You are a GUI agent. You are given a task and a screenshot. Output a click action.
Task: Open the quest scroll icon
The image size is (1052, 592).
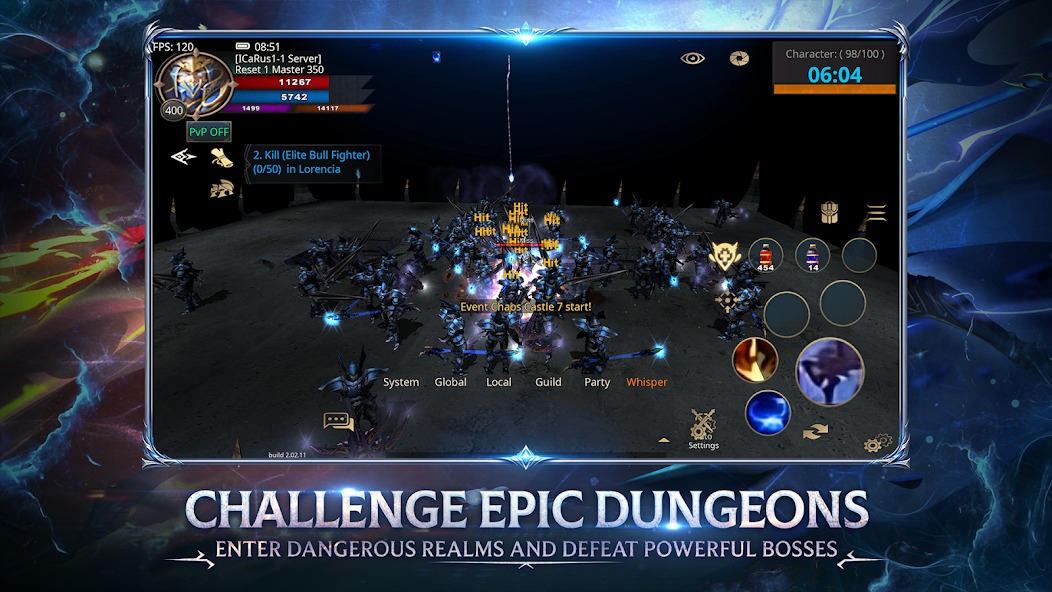point(220,156)
